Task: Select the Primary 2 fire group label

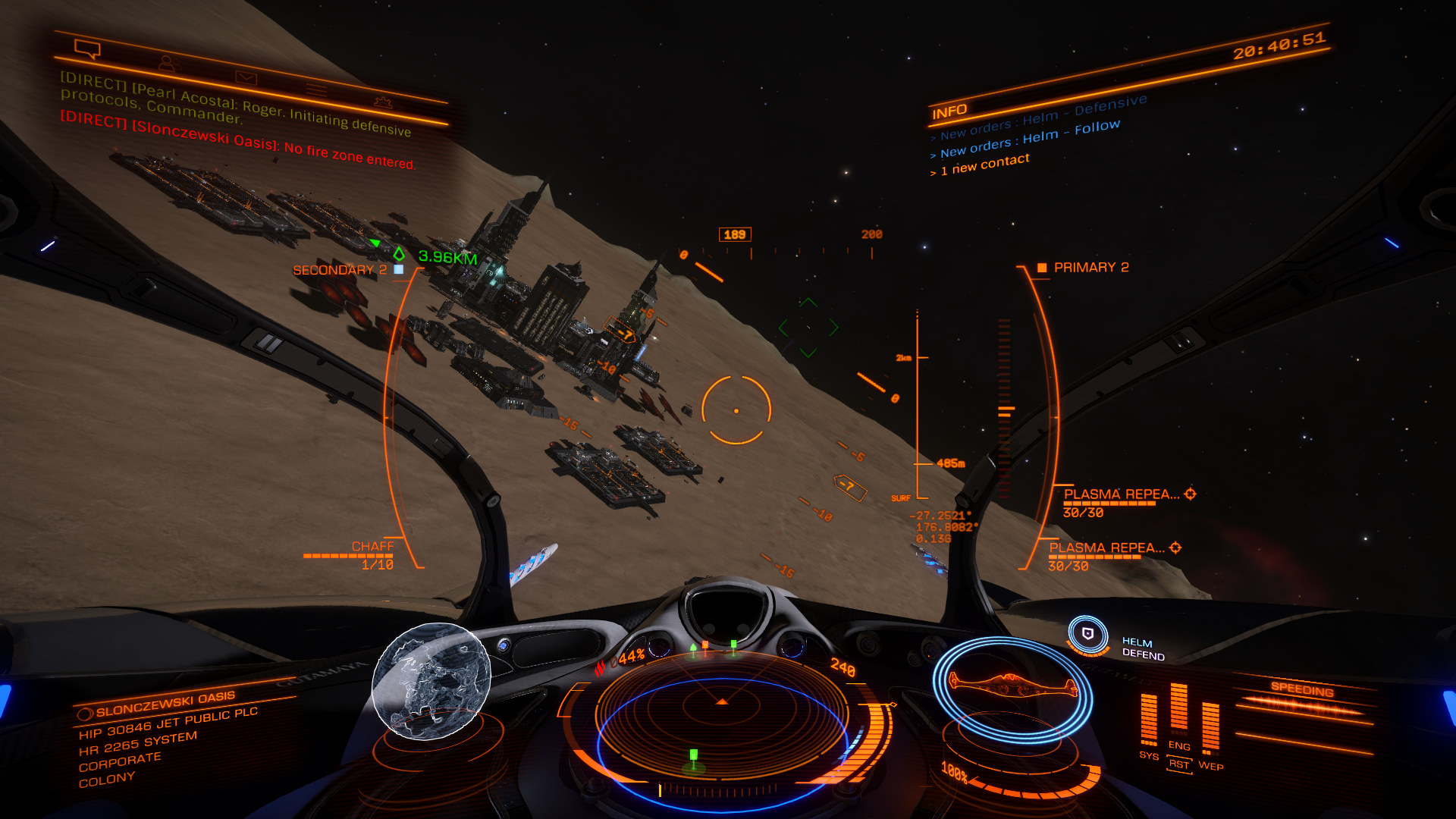Action: click(1090, 268)
